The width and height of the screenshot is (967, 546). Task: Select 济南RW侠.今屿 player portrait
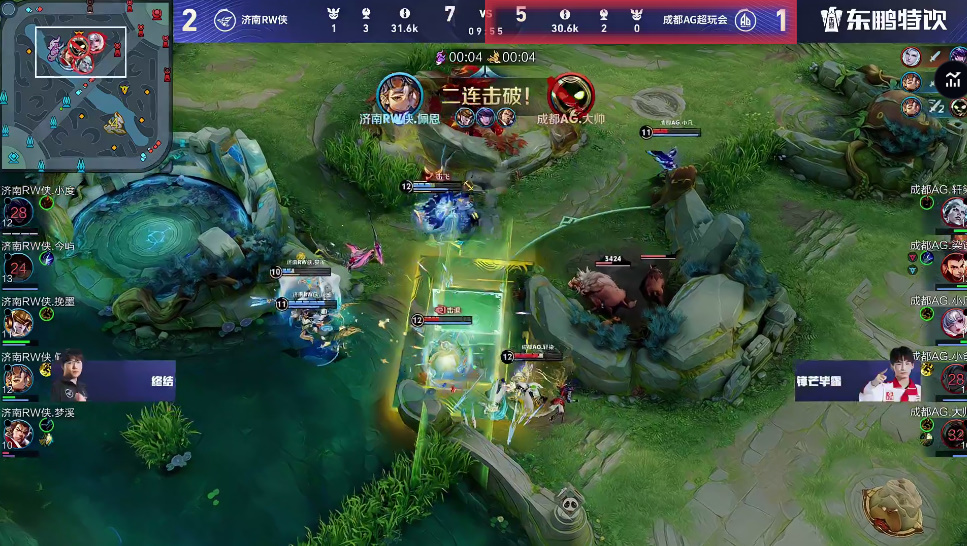(x=18, y=266)
